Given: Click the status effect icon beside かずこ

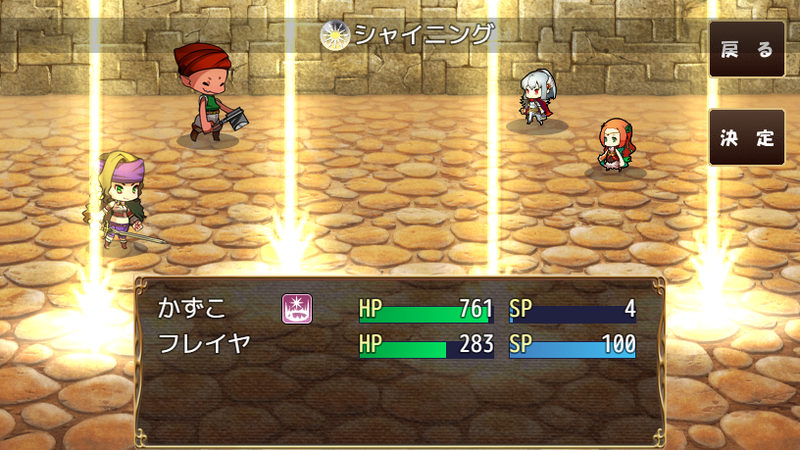Looking at the screenshot, I should point(294,309).
